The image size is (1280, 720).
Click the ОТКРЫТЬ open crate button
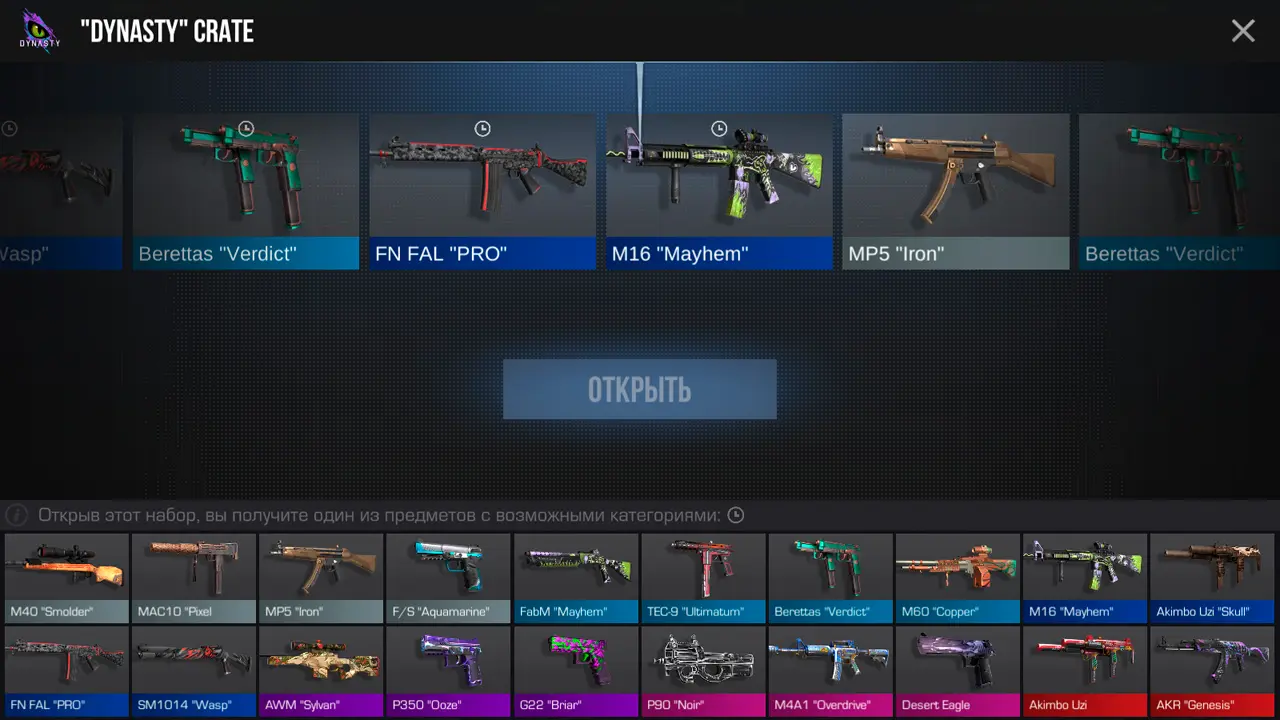[640, 389]
